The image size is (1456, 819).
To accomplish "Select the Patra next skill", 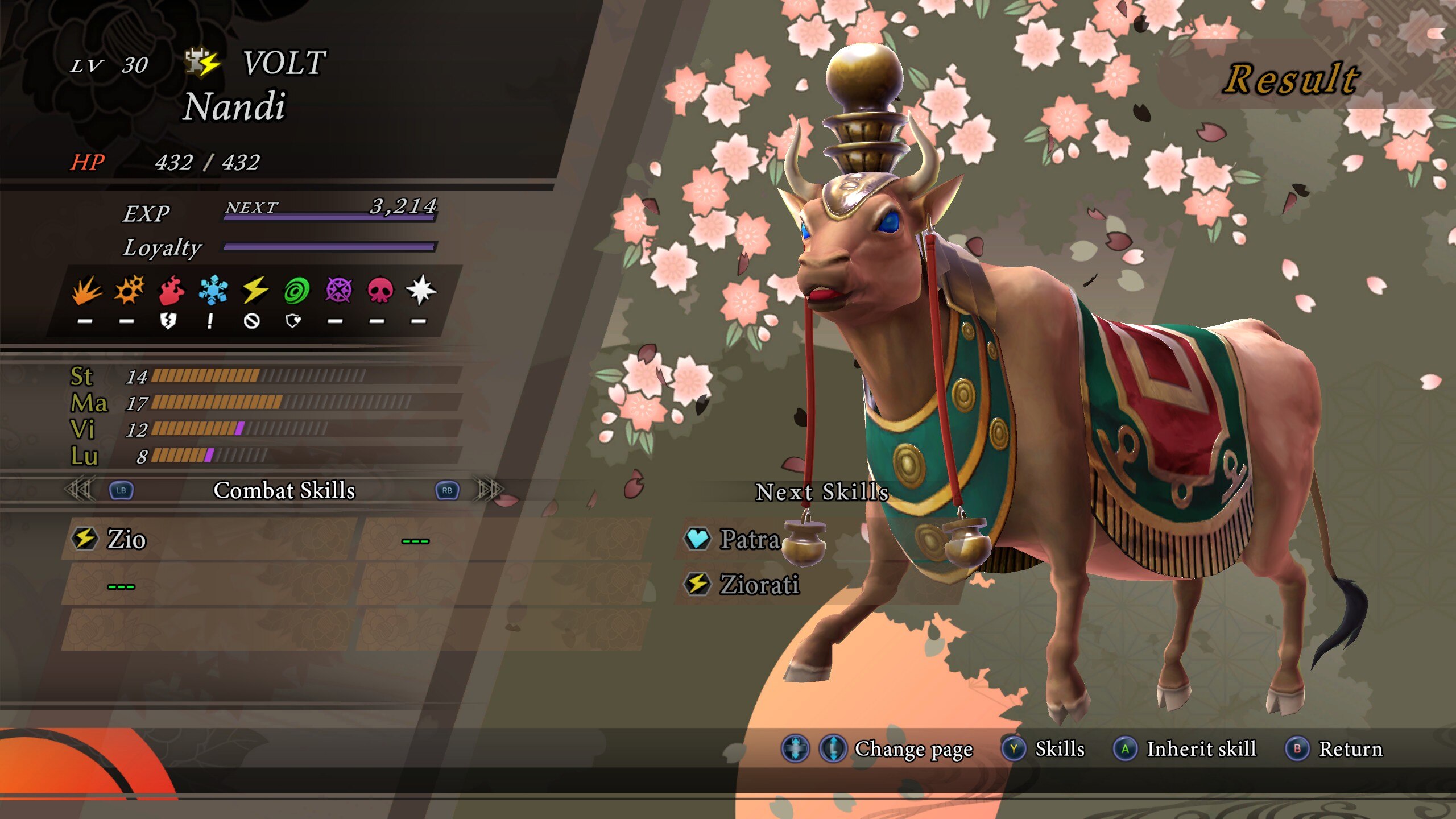I will (x=748, y=539).
